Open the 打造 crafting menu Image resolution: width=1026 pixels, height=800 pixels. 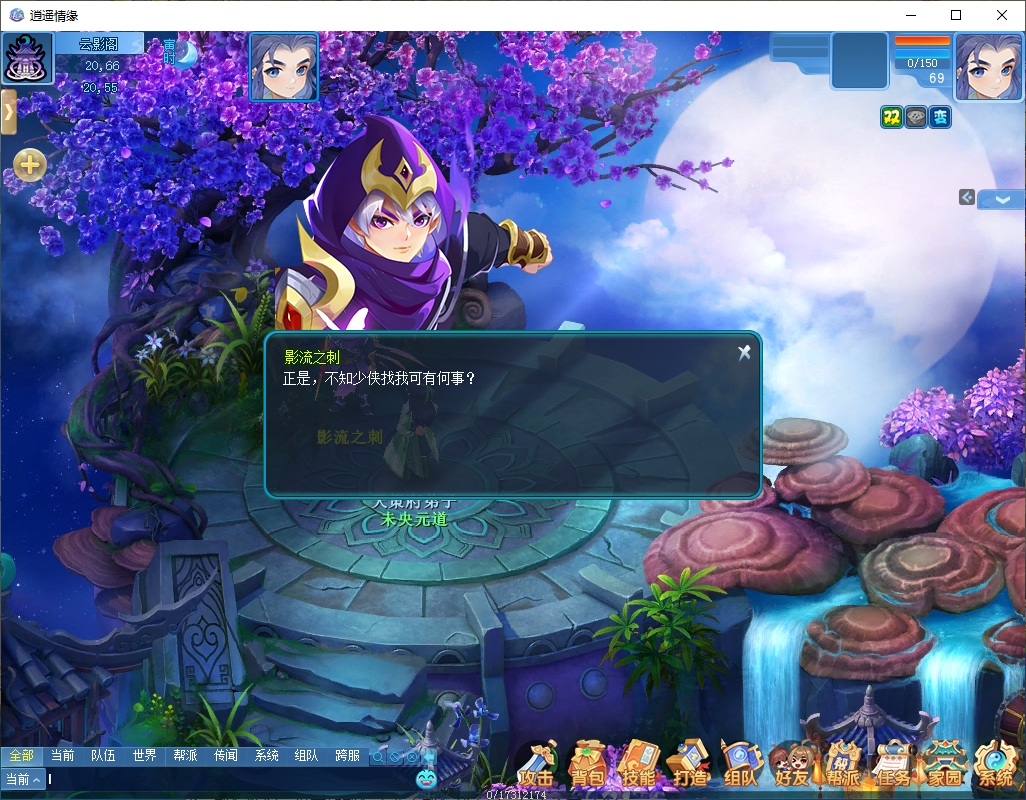click(690, 767)
